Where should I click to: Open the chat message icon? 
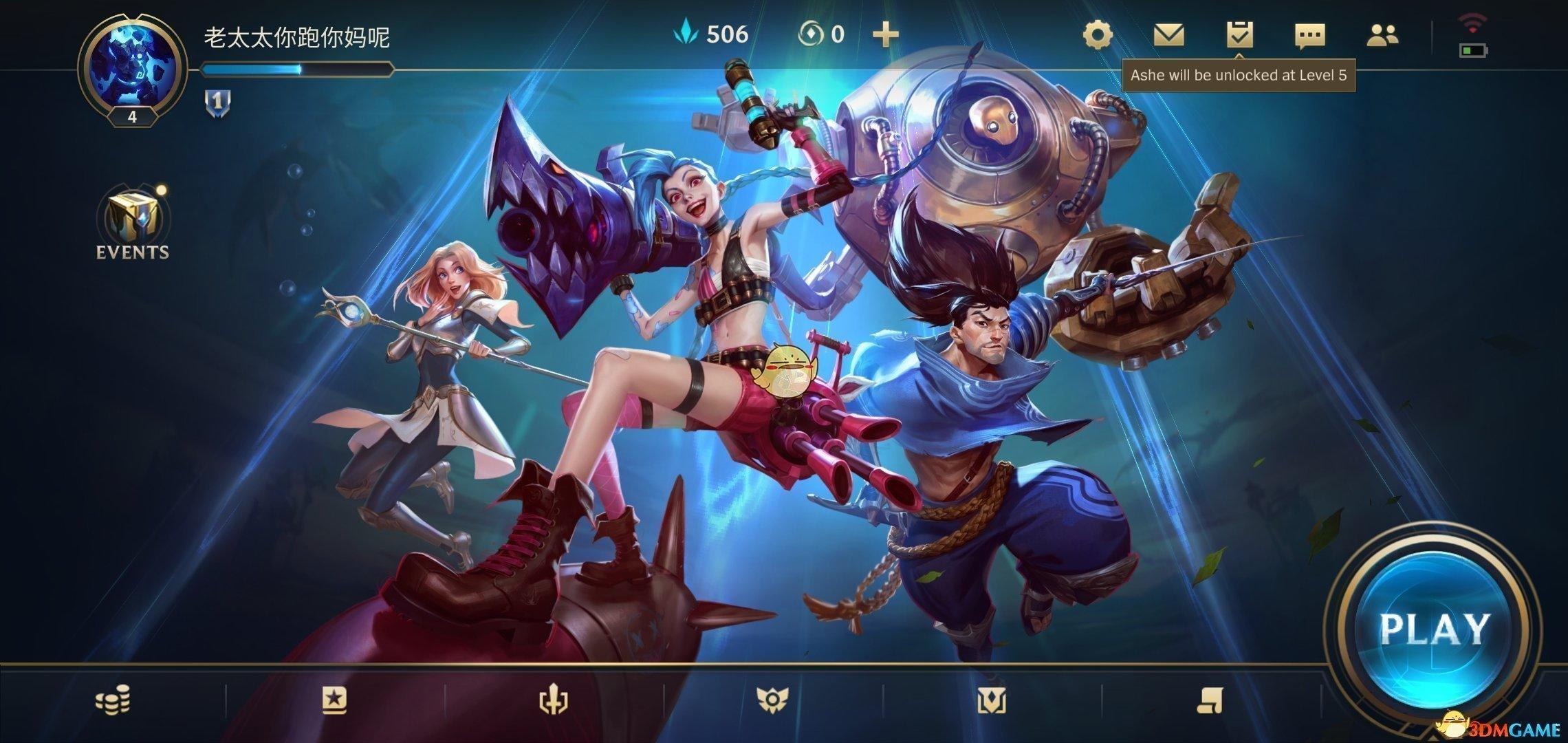1311,34
